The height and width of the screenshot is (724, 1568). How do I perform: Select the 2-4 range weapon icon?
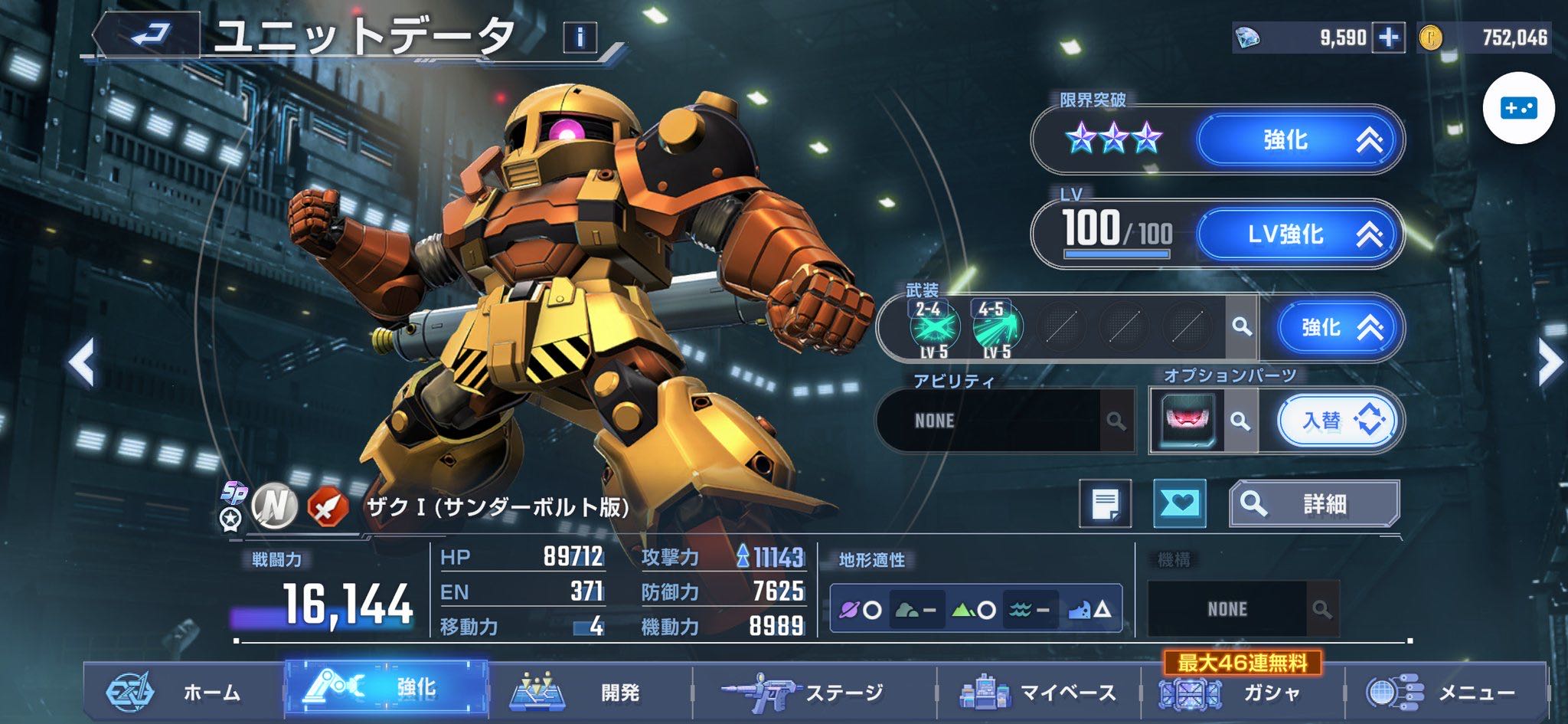[933, 328]
